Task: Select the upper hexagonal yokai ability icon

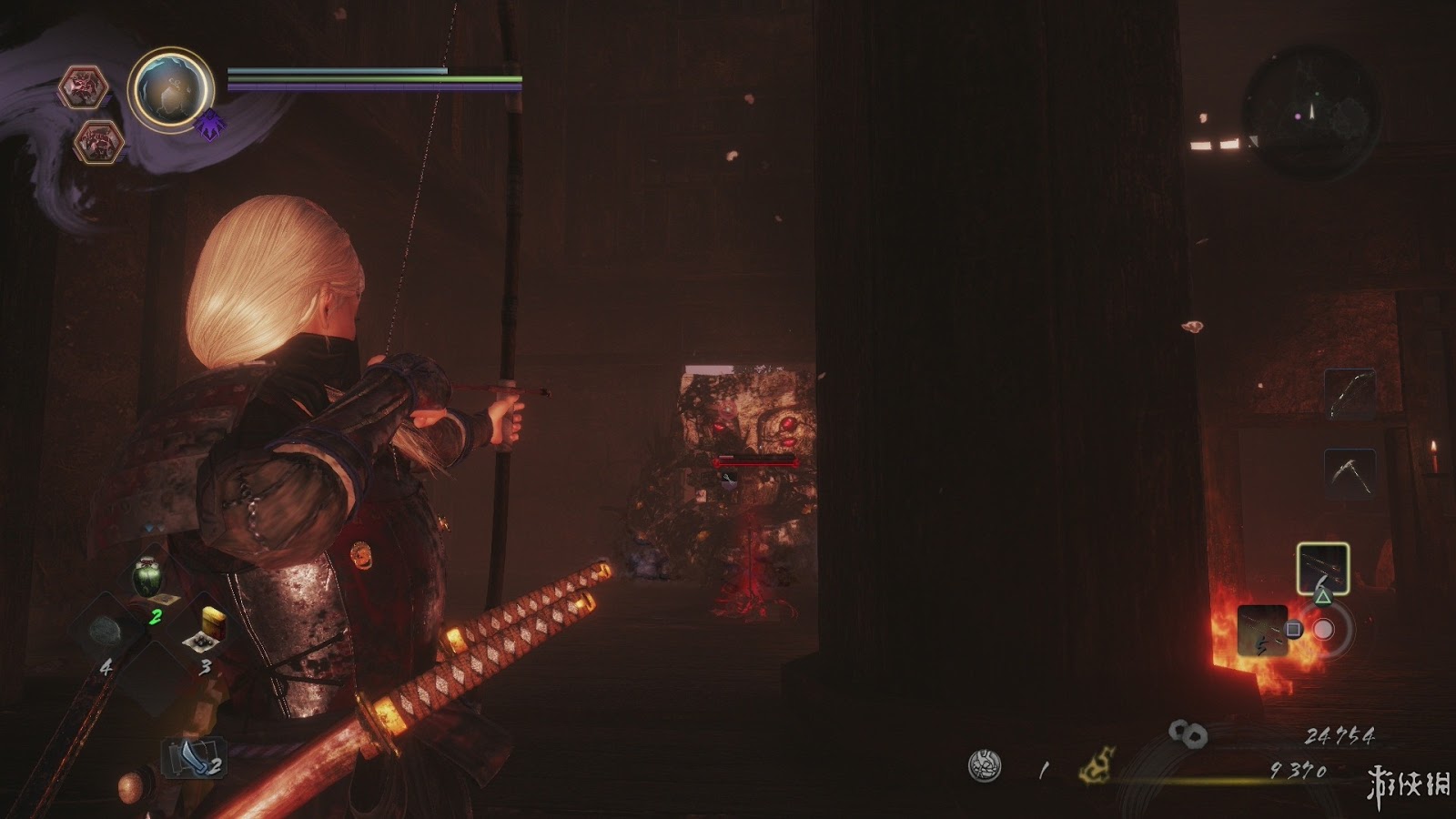Action: click(x=84, y=87)
